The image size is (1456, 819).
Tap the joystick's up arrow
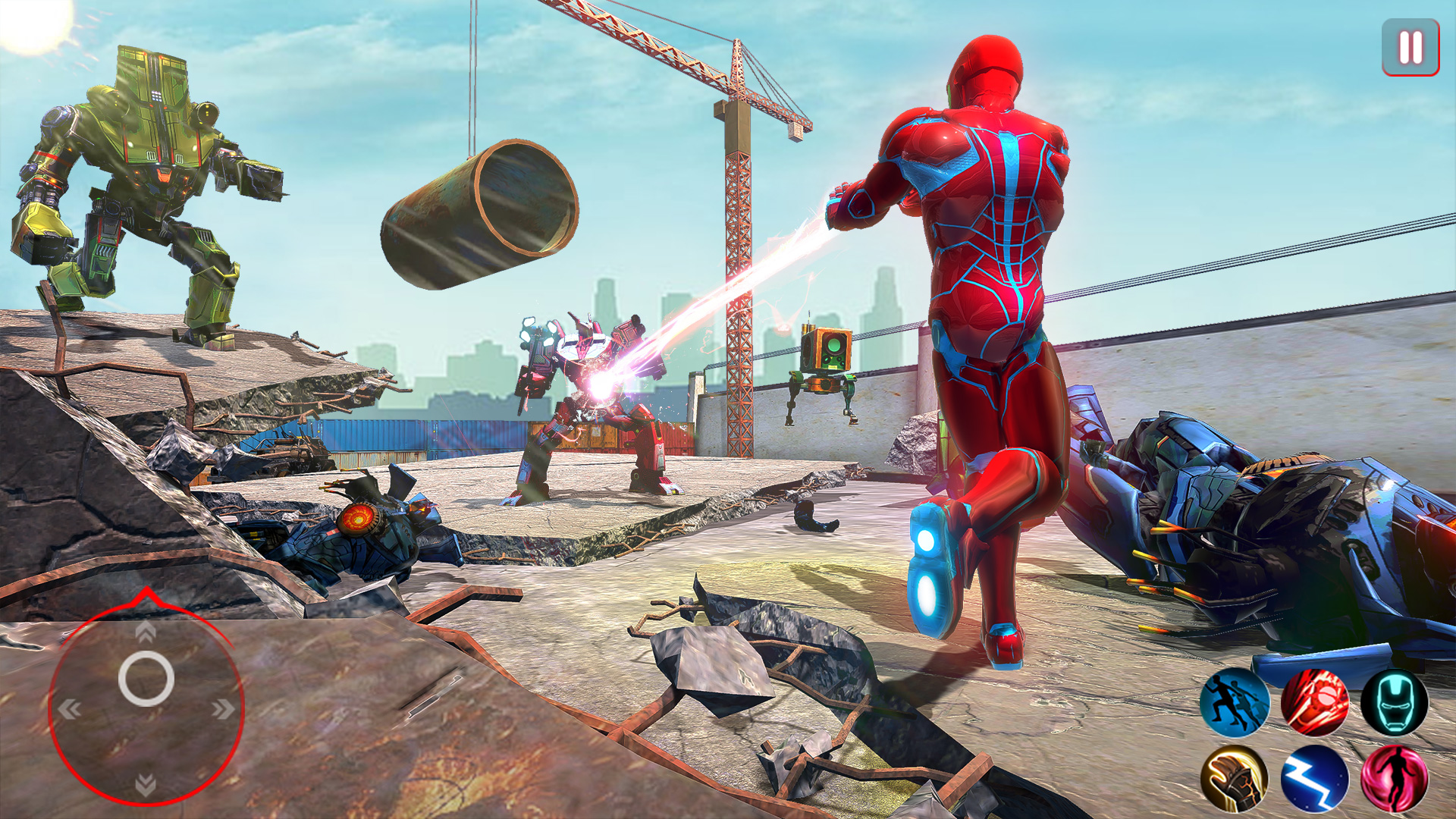(x=146, y=631)
